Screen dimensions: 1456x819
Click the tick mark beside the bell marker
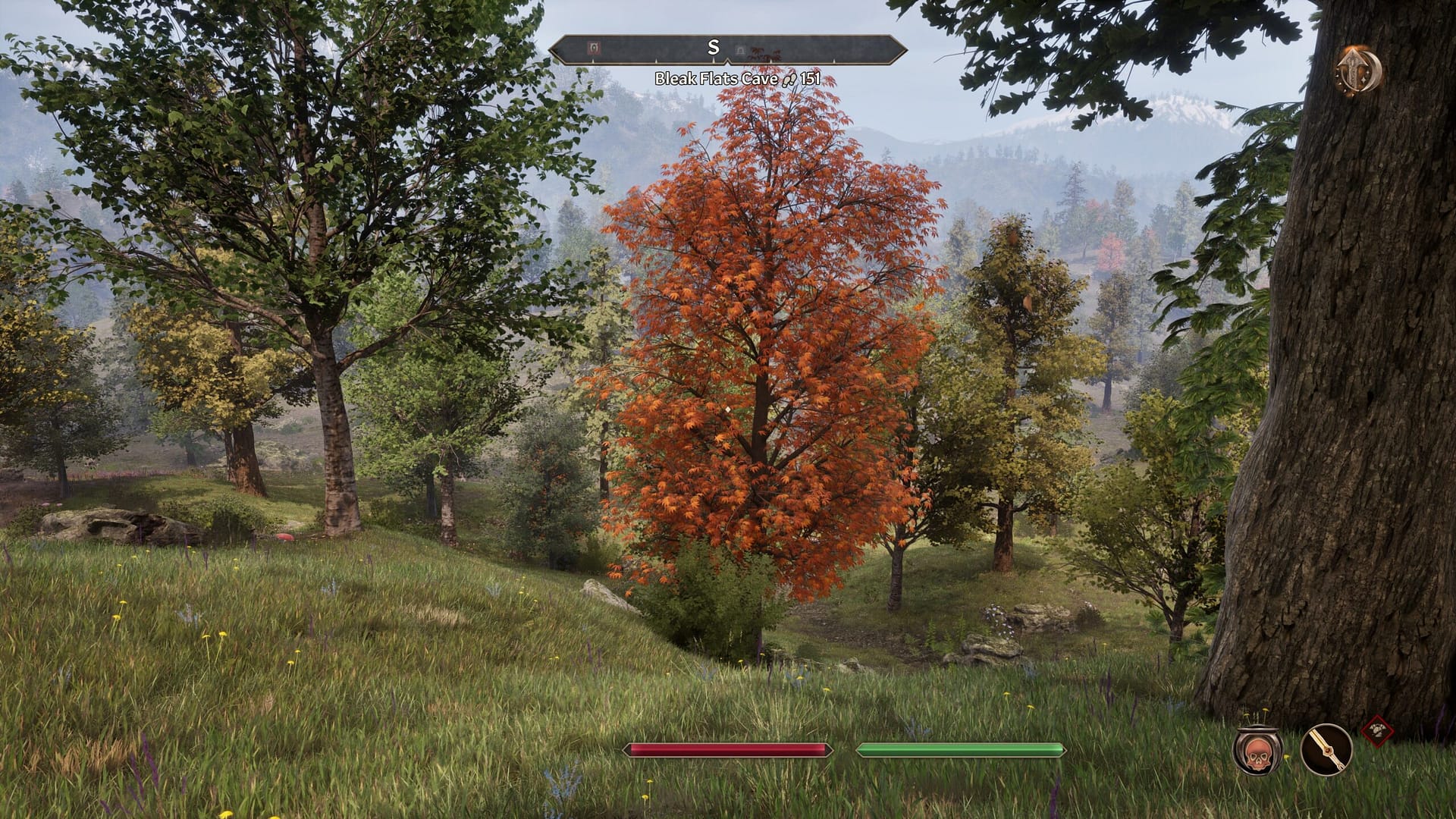tap(770, 60)
